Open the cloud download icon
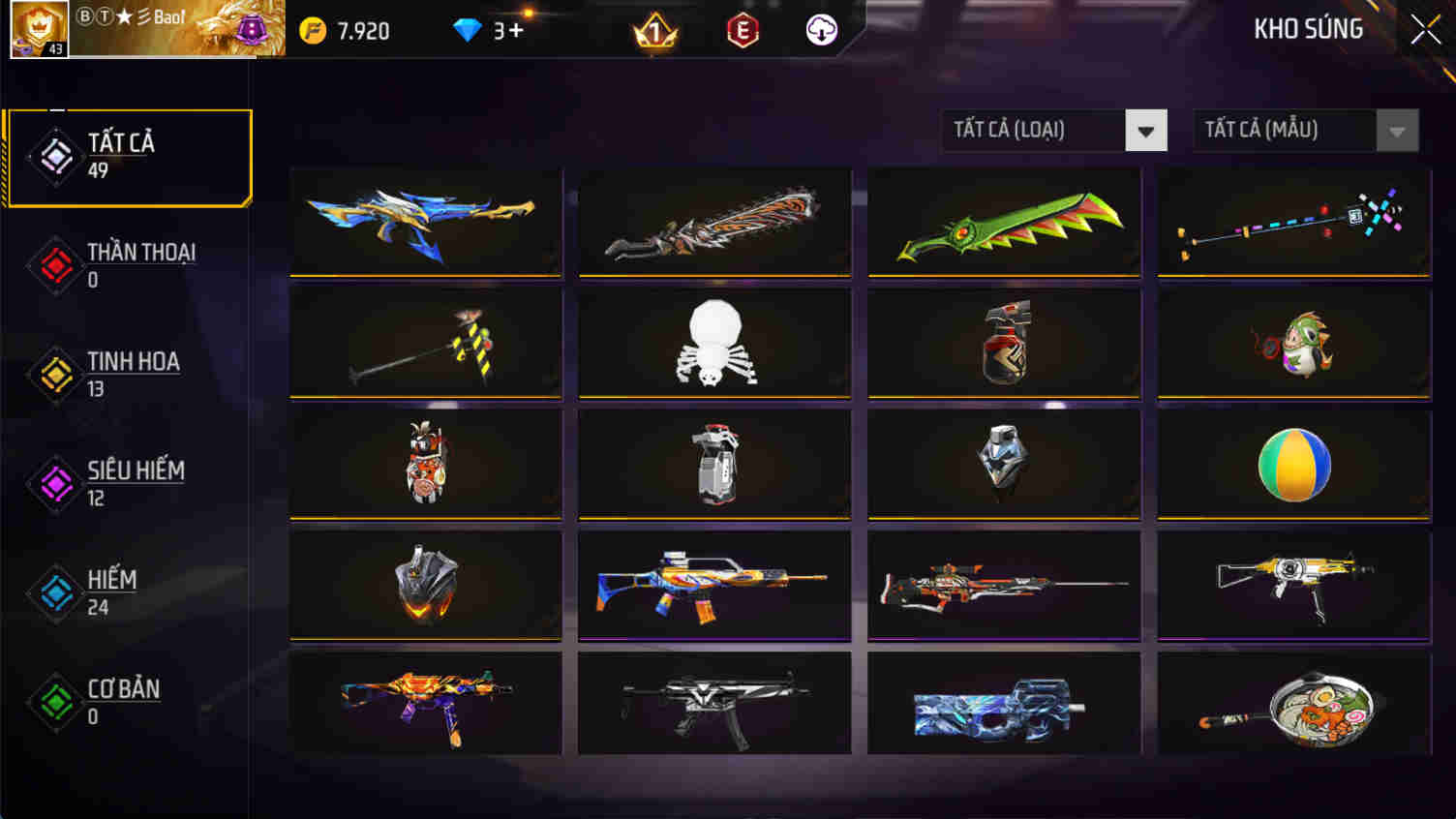Screen dimensions: 1456x819 coord(820,30)
